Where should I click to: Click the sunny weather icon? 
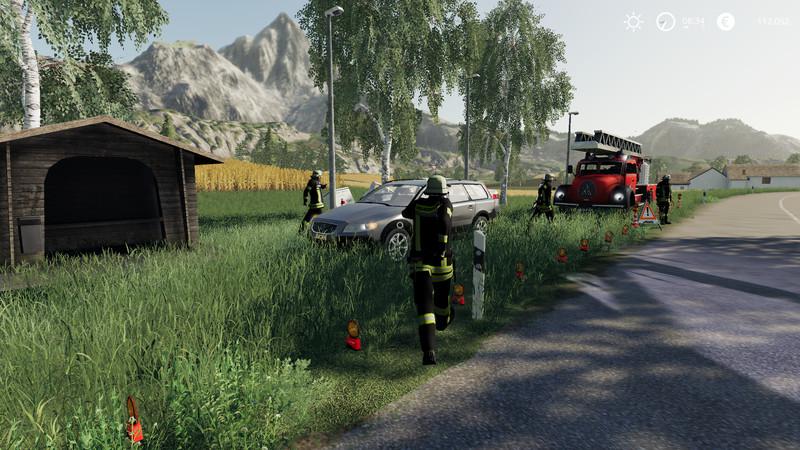(633, 21)
